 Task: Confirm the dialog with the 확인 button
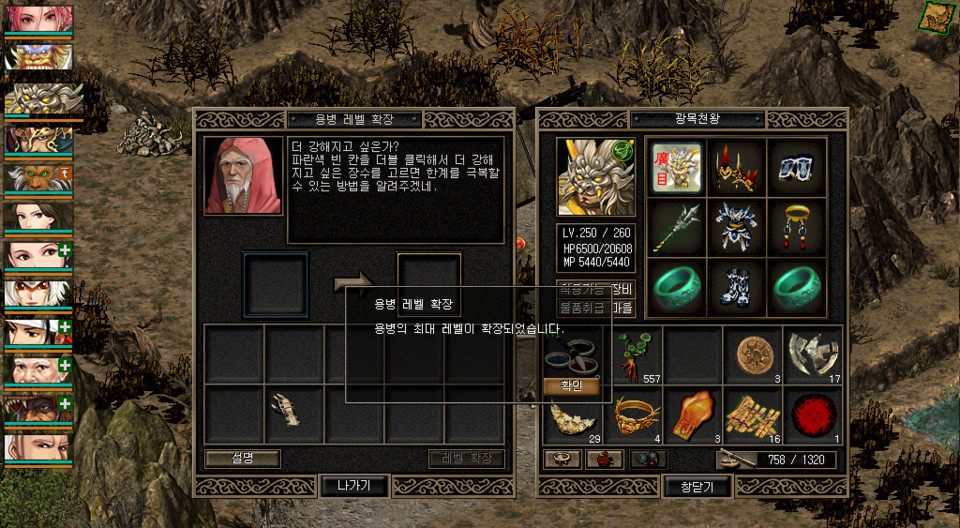click(x=572, y=386)
